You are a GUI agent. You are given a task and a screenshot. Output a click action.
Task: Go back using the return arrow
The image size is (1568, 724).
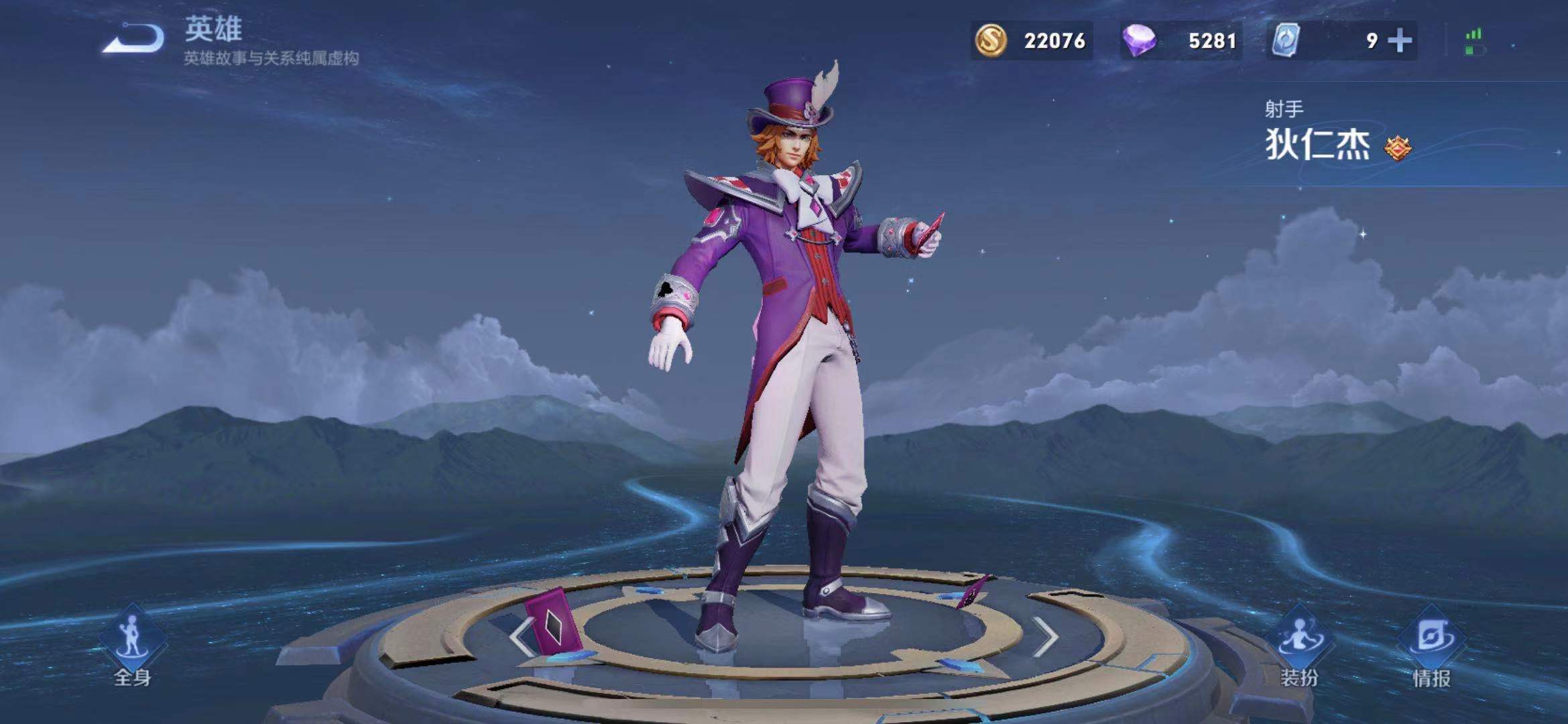(134, 39)
